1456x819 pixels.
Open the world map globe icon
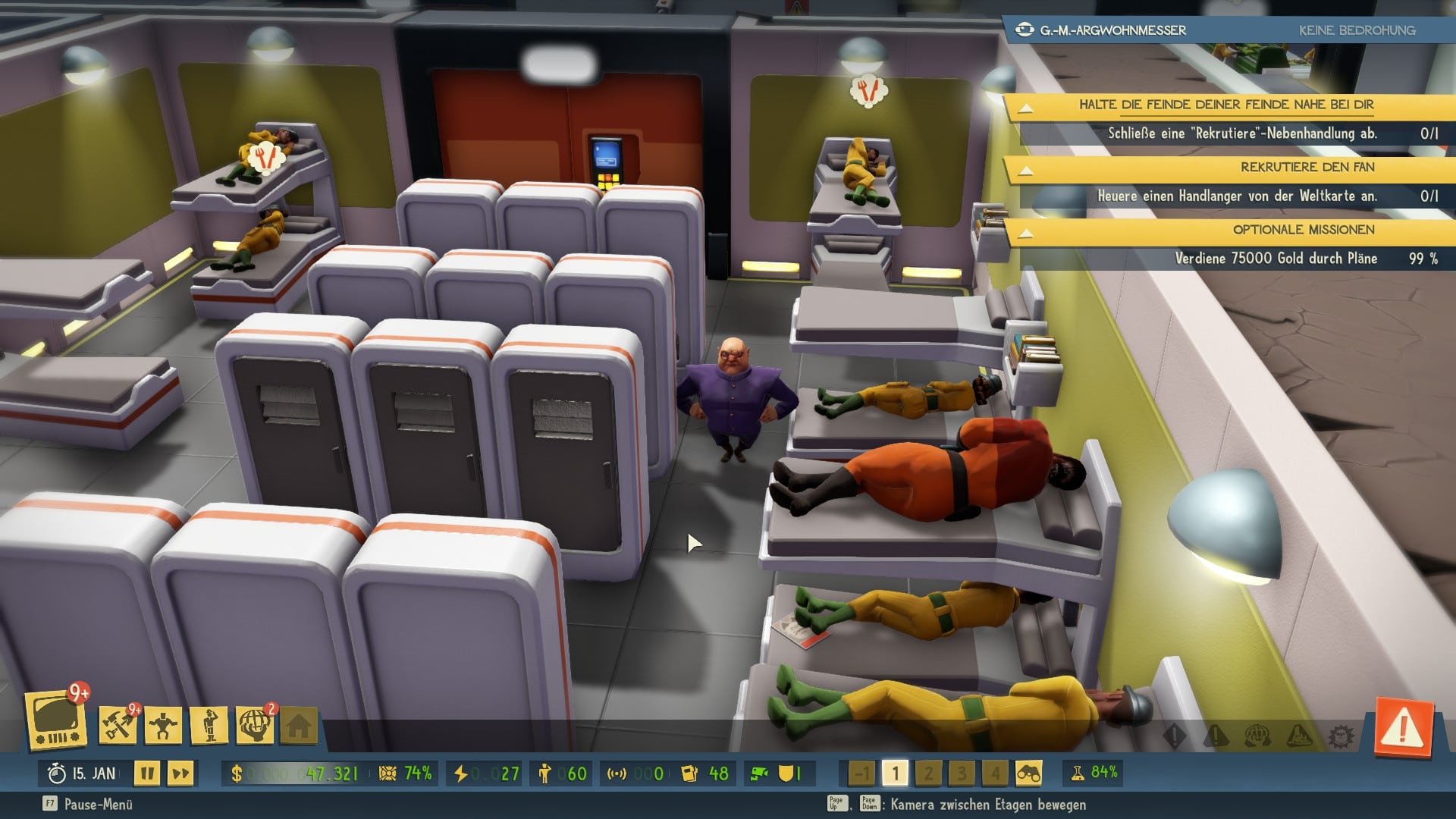click(255, 725)
